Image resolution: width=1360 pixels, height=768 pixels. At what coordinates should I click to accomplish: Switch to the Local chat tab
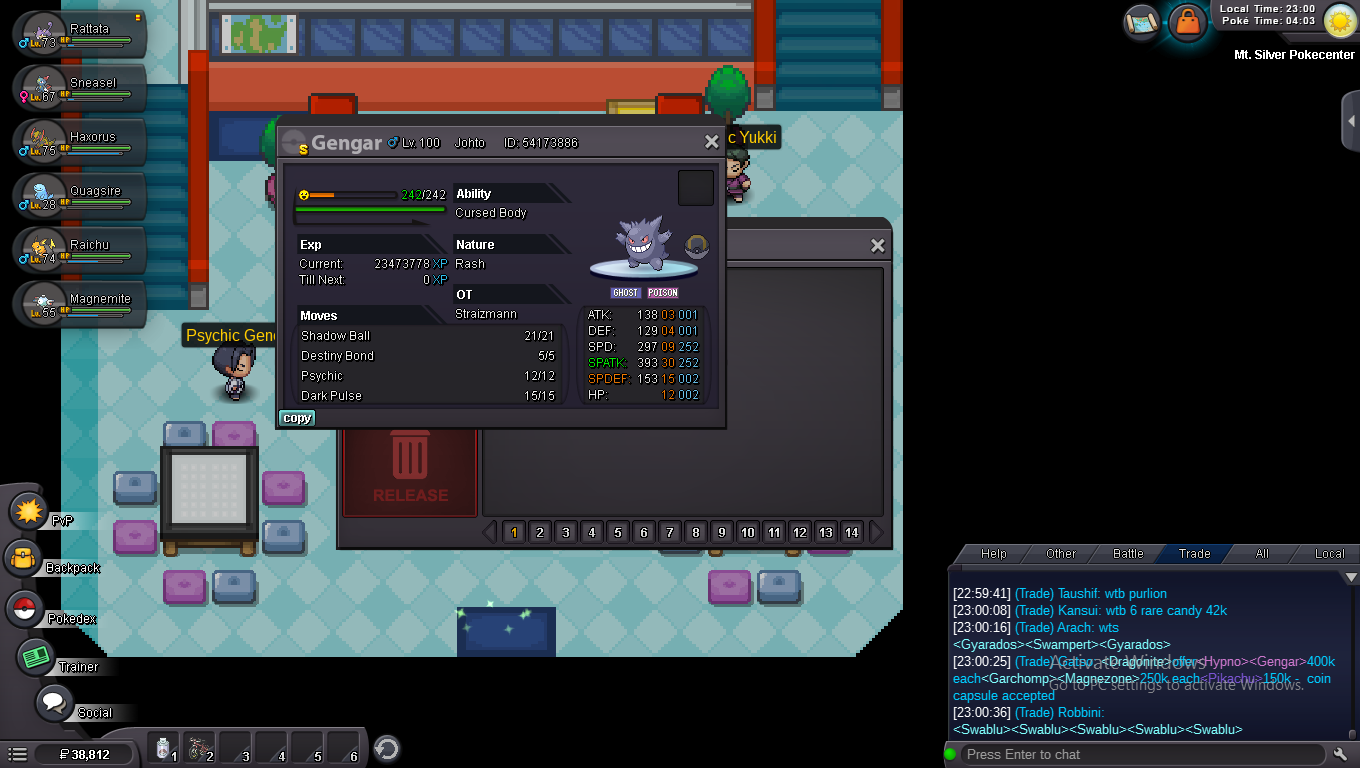(x=1329, y=553)
